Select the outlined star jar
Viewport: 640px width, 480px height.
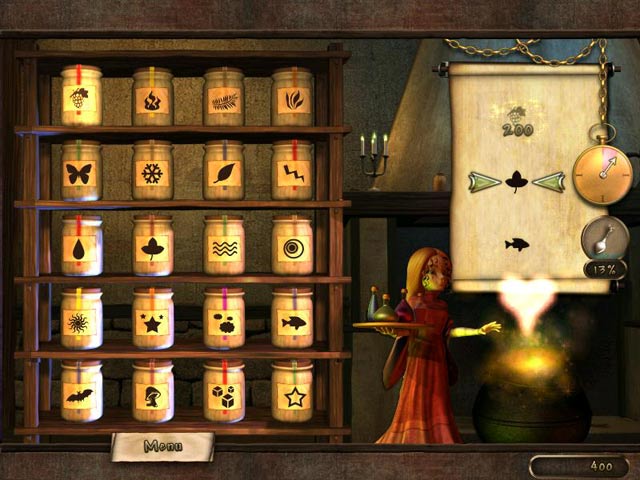tap(293, 395)
